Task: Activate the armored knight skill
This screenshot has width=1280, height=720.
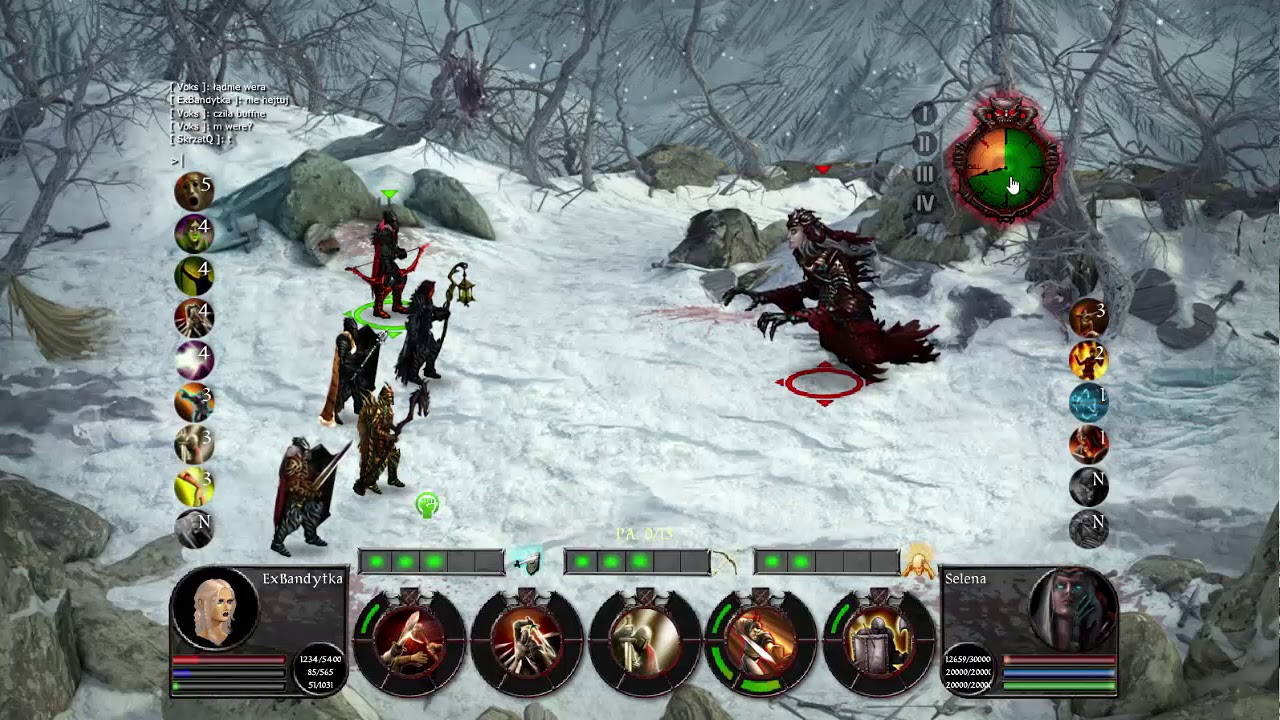Action: pos(644,642)
